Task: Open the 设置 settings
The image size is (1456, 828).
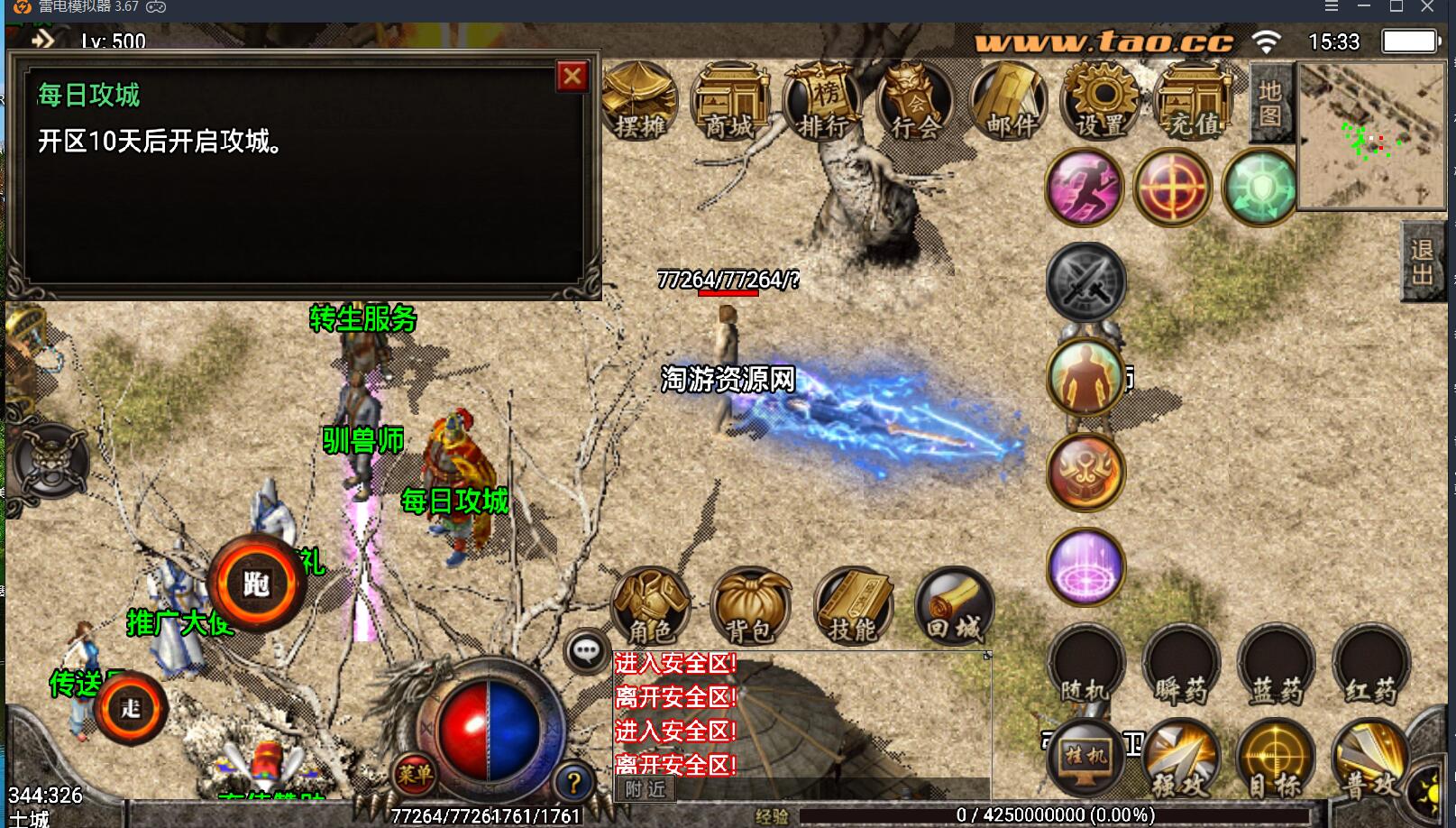Action: [1101, 101]
